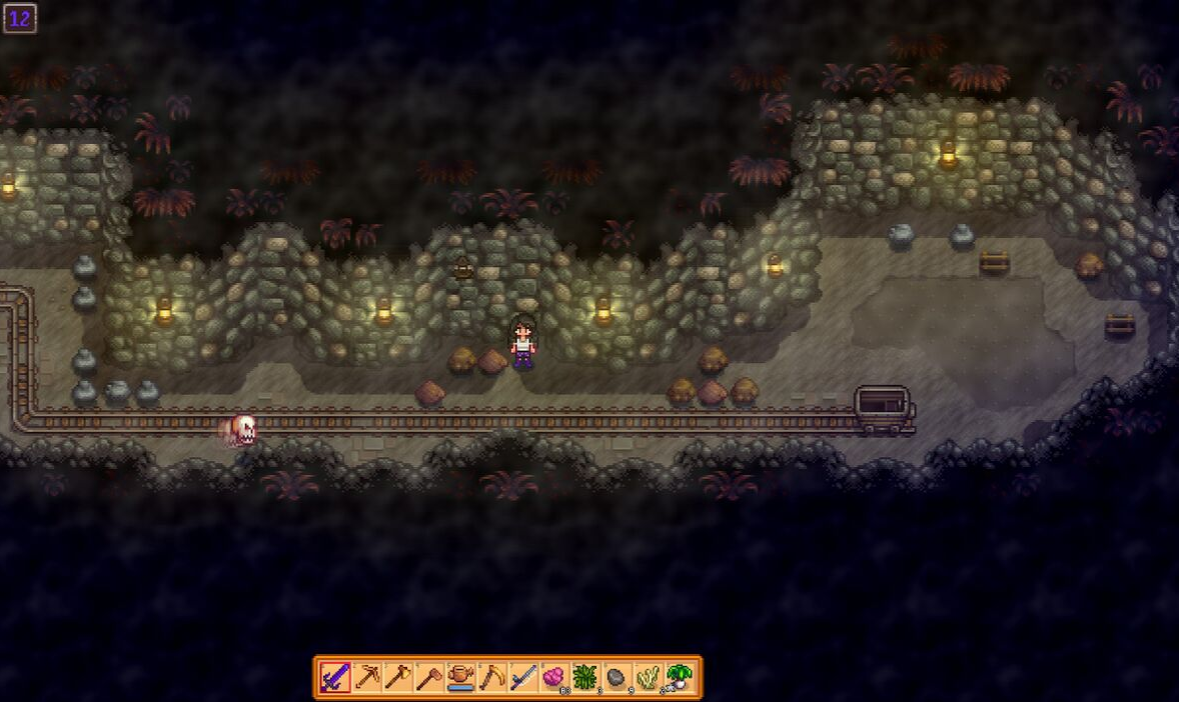Switch to the hoe tool

(x=429, y=678)
